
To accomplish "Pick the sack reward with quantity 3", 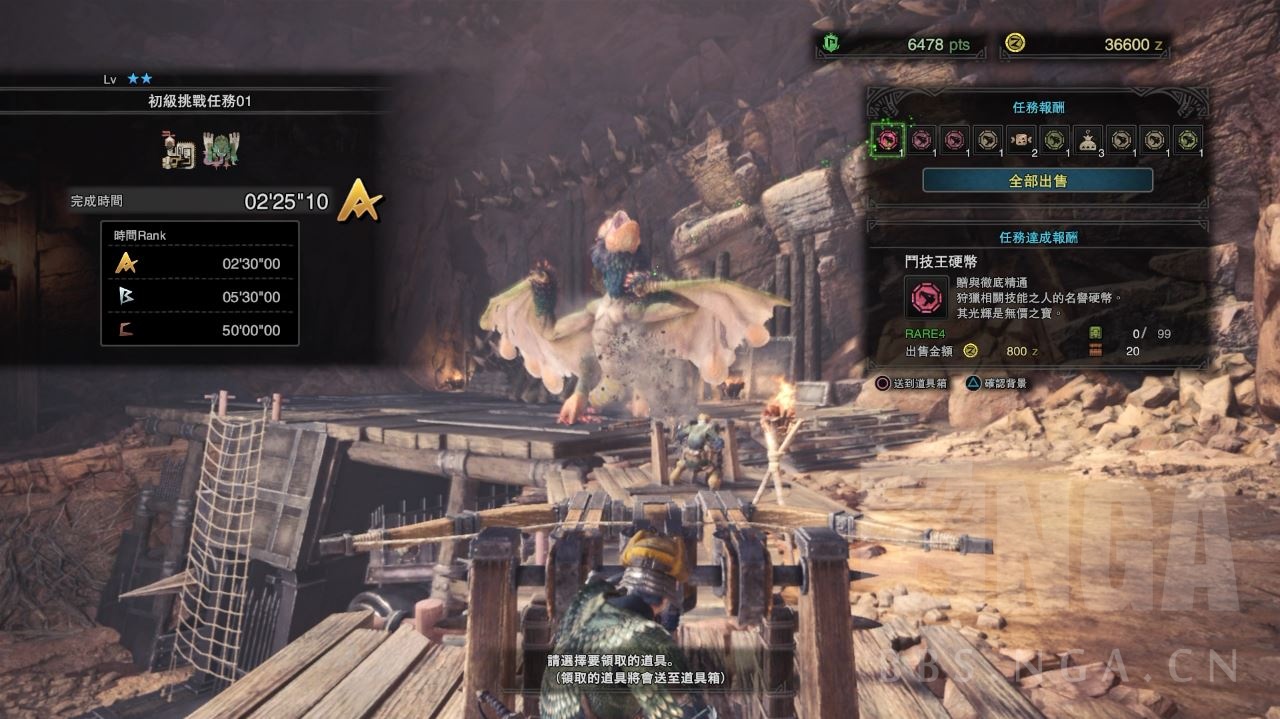I will (x=1087, y=139).
